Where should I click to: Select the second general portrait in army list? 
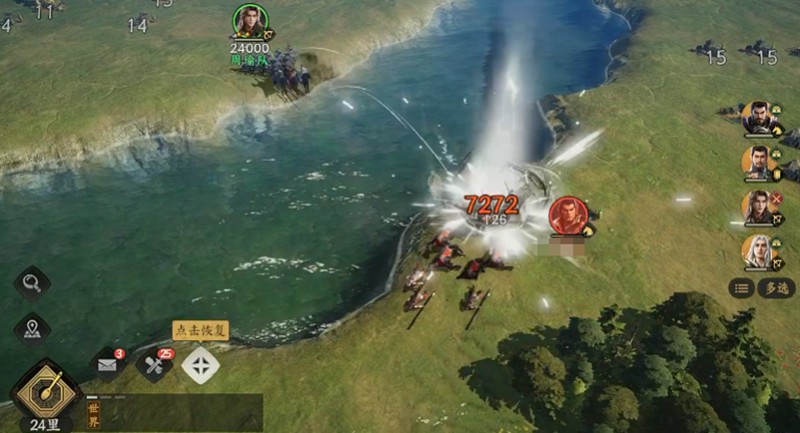(x=758, y=161)
